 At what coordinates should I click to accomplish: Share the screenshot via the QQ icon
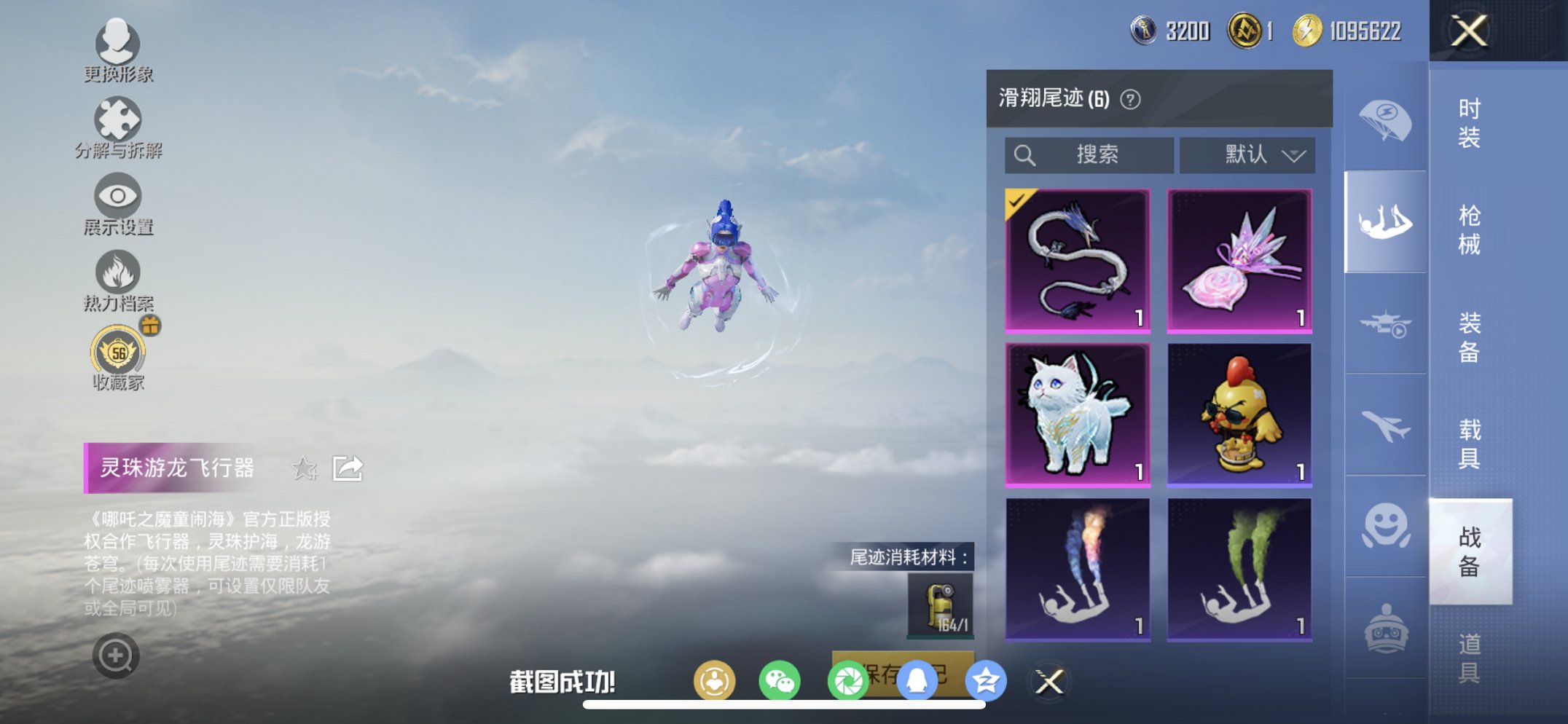[x=918, y=681]
